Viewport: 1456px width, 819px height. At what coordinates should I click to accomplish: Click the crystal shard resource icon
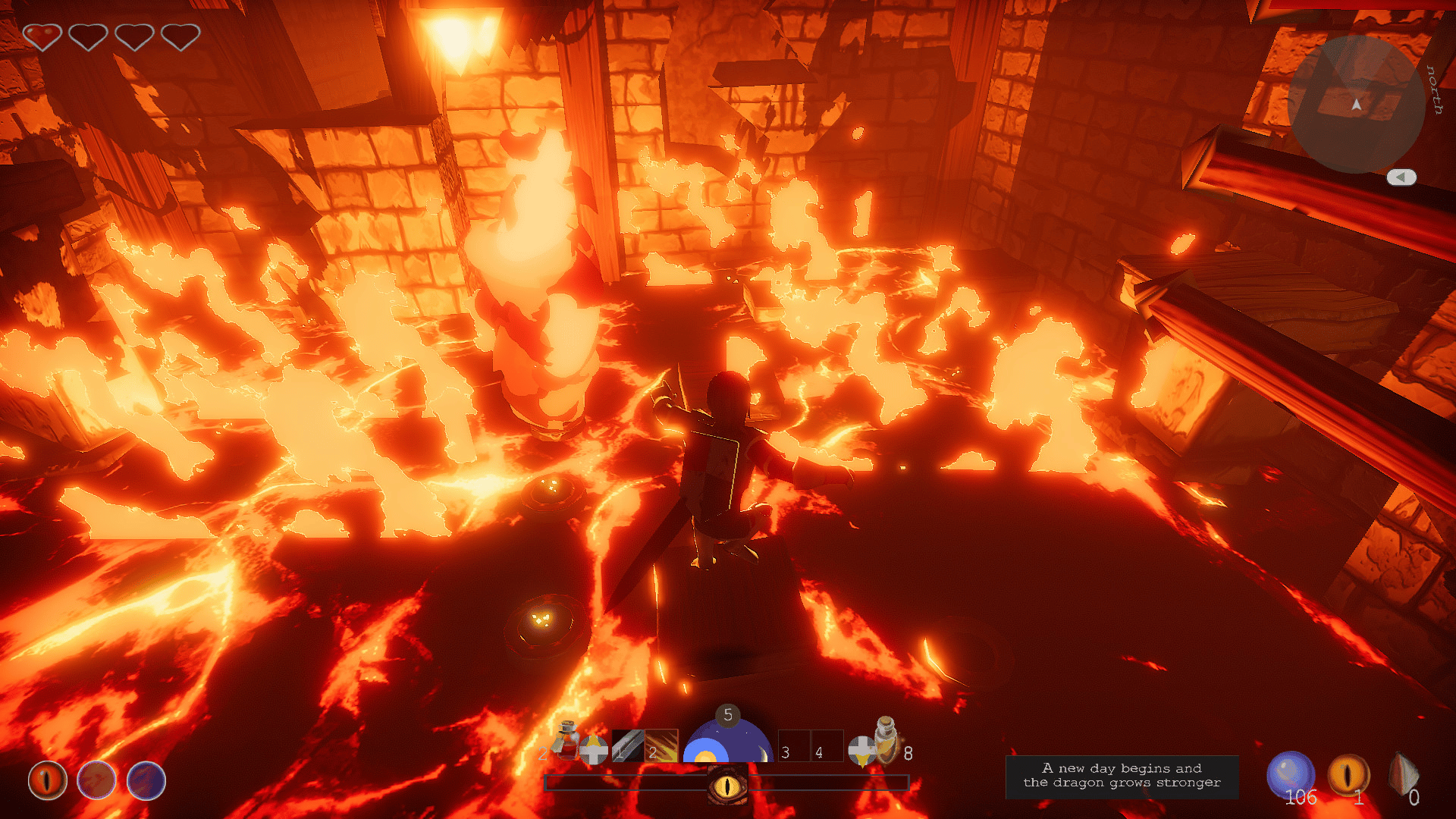point(1403,774)
